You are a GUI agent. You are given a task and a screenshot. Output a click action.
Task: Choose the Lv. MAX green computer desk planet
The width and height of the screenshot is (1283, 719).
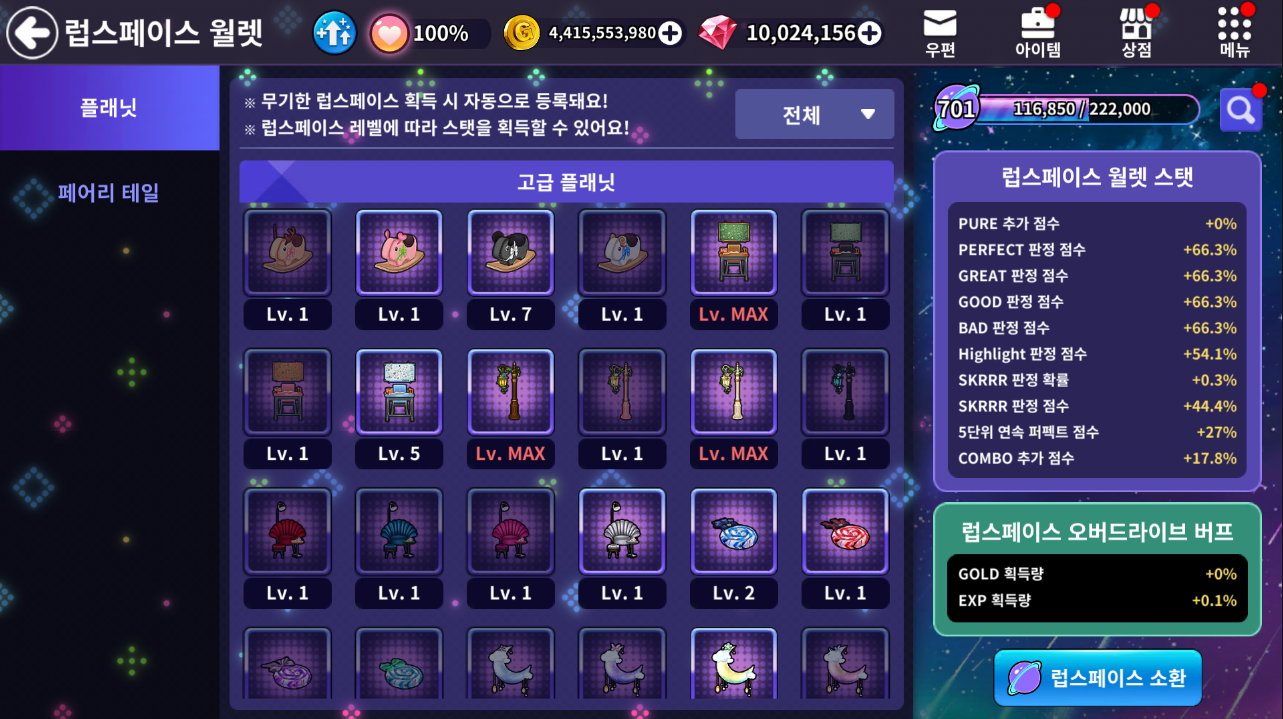click(734, 253)
